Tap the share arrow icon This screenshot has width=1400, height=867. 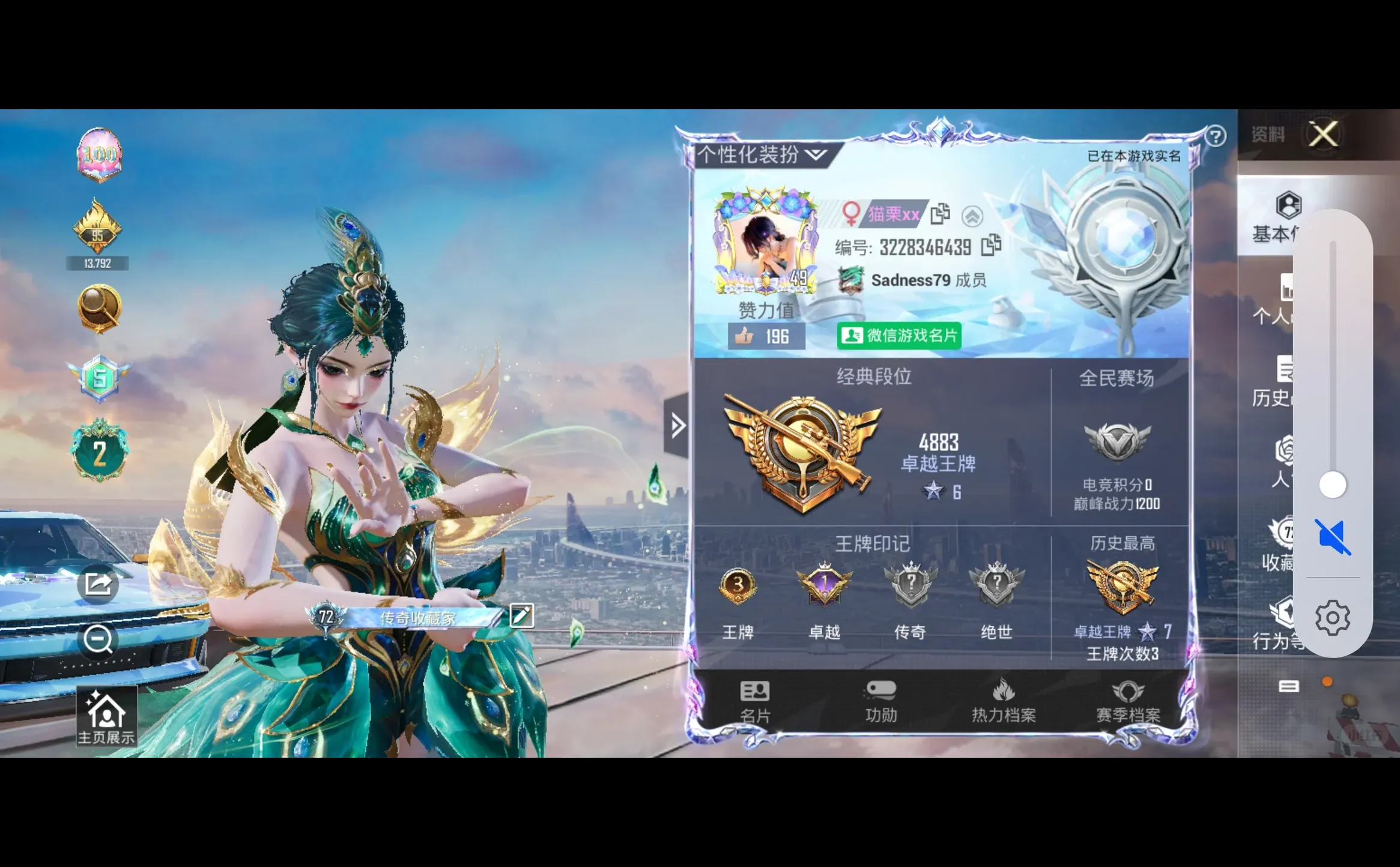click(x=98, y=584)
